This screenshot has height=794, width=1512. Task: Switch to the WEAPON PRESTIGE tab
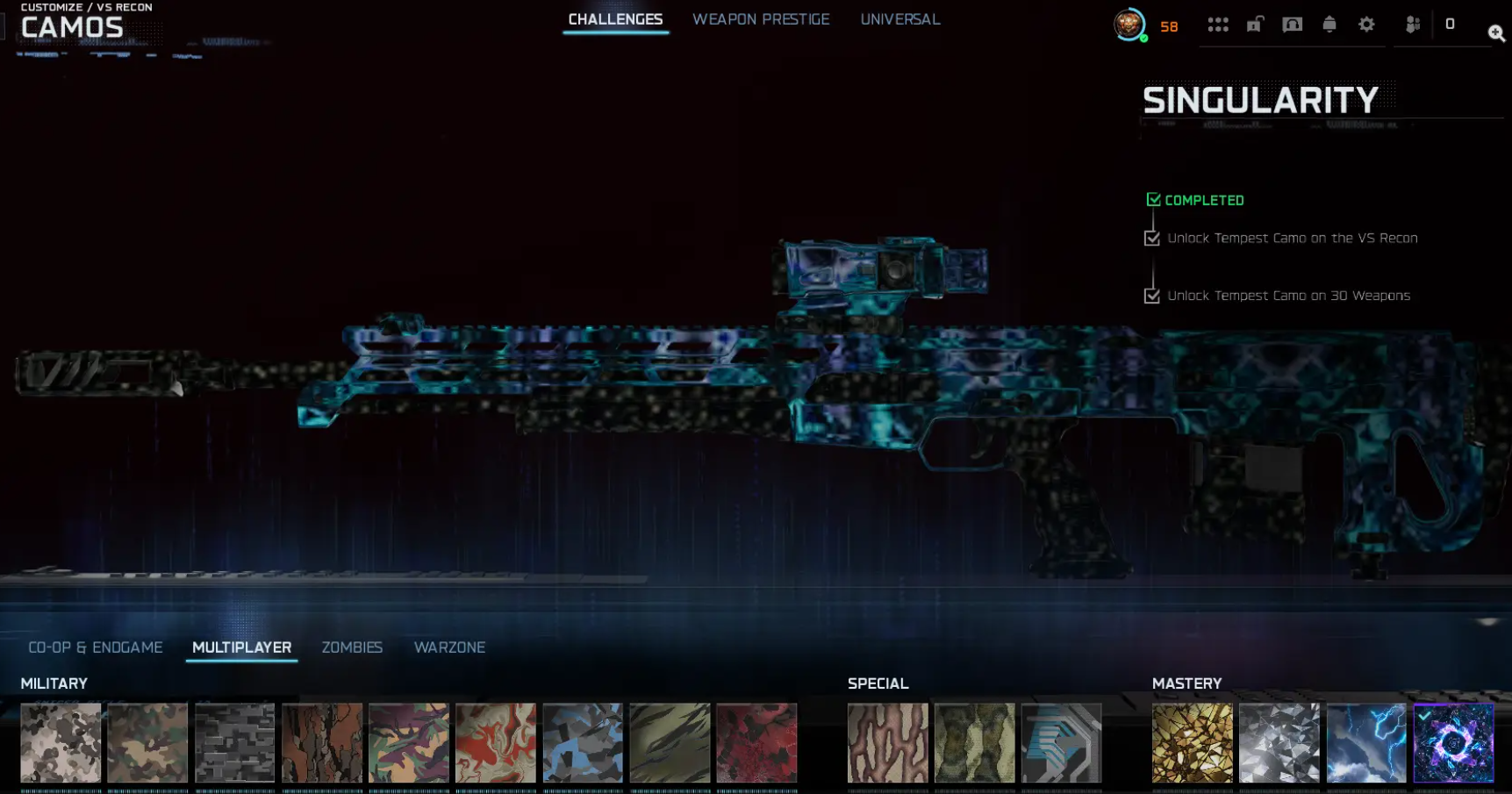pyautogui.click(x=761, y=19)
